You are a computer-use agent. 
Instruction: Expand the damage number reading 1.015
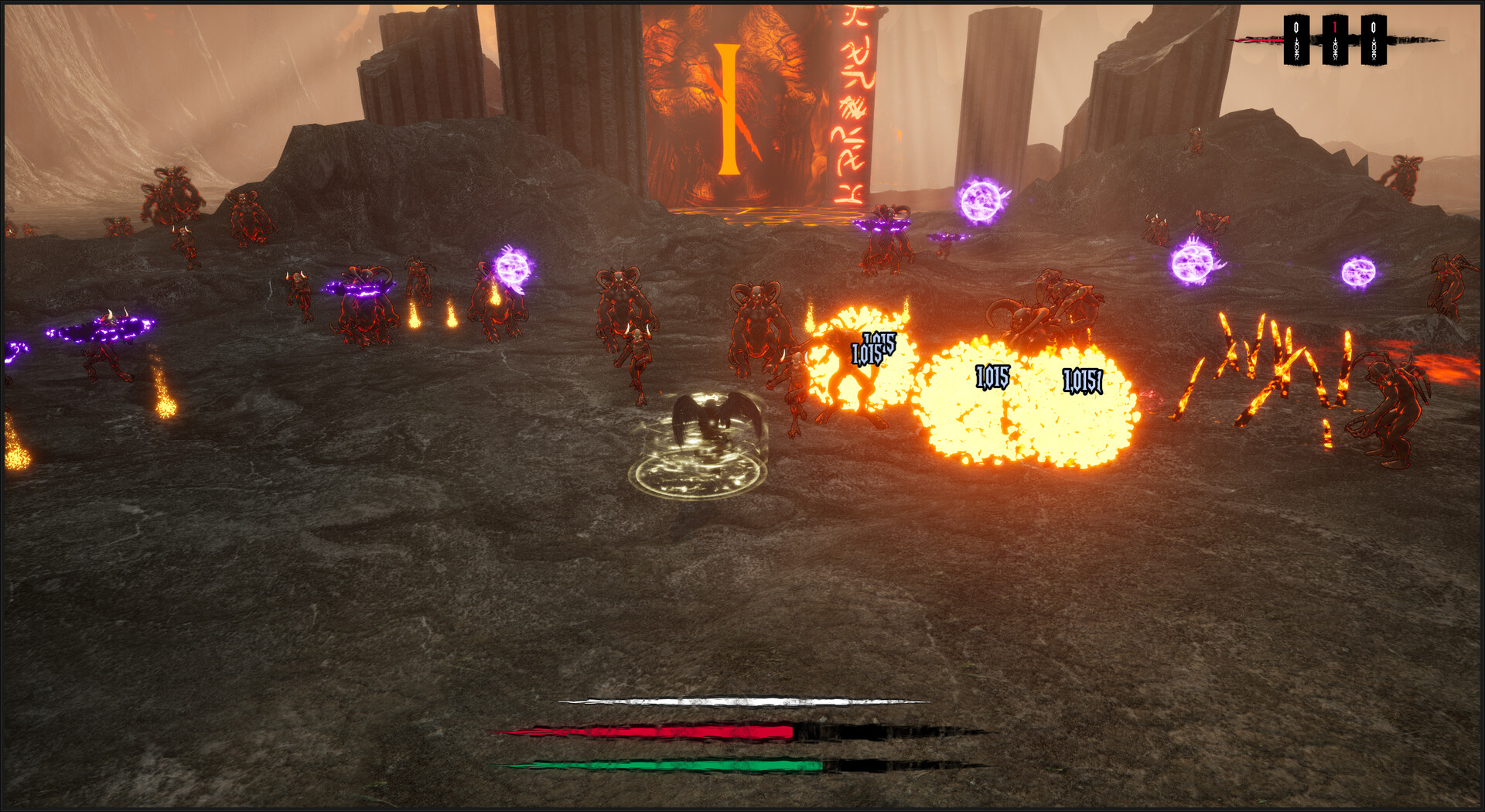992,377
